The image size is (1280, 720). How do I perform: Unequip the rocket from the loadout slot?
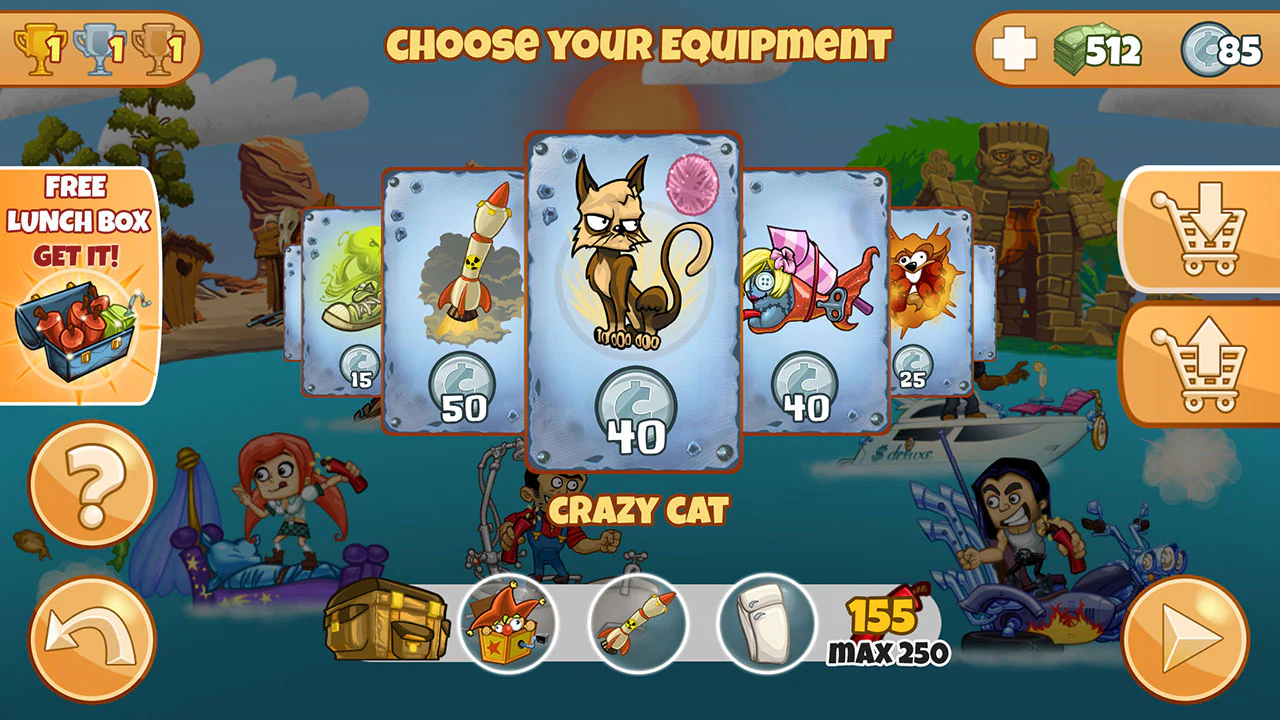click(x=638, y=624)
